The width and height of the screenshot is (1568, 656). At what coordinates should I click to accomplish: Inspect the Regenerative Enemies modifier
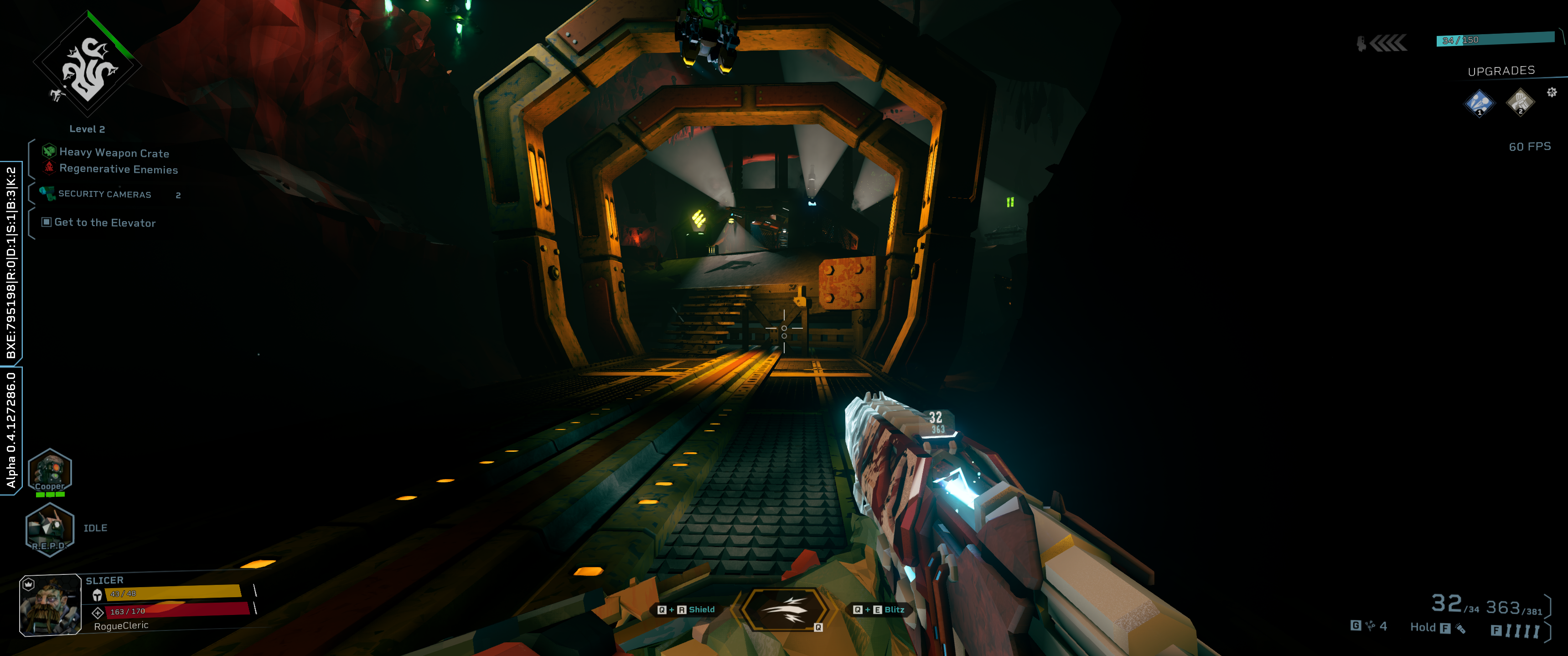(x=118, y=169)
